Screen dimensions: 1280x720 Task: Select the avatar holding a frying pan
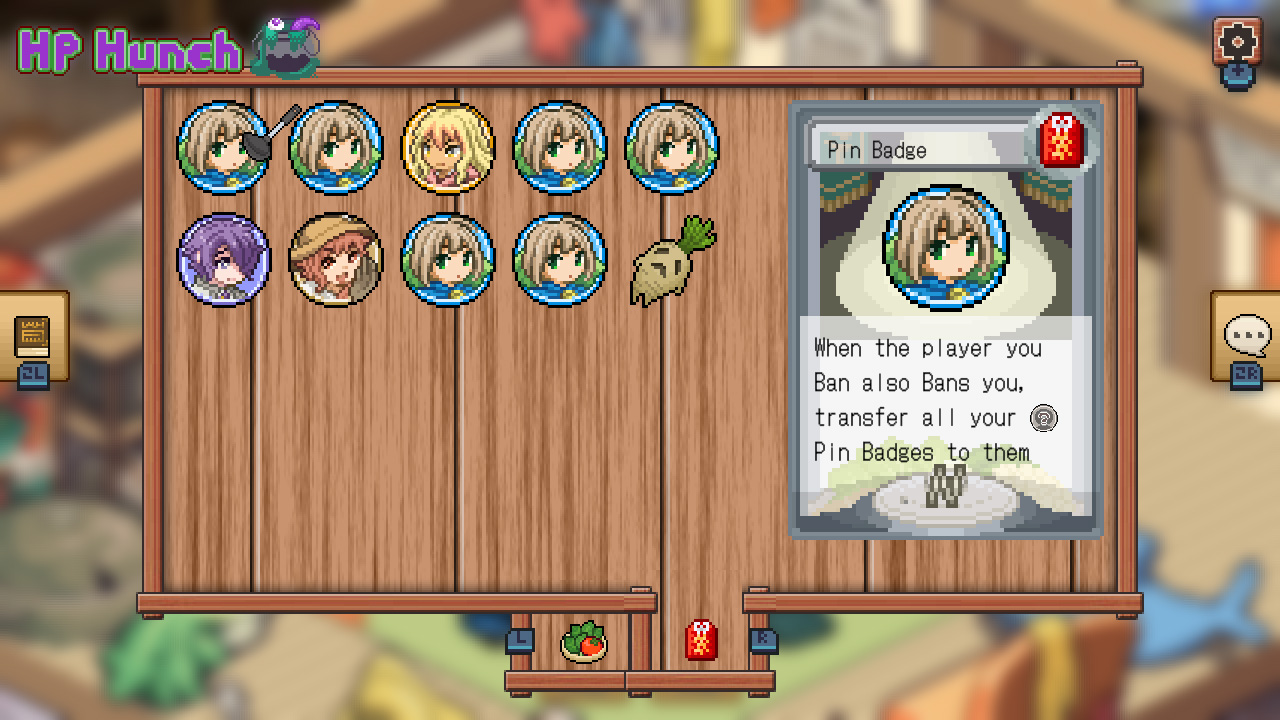click(x=224, y=146)
